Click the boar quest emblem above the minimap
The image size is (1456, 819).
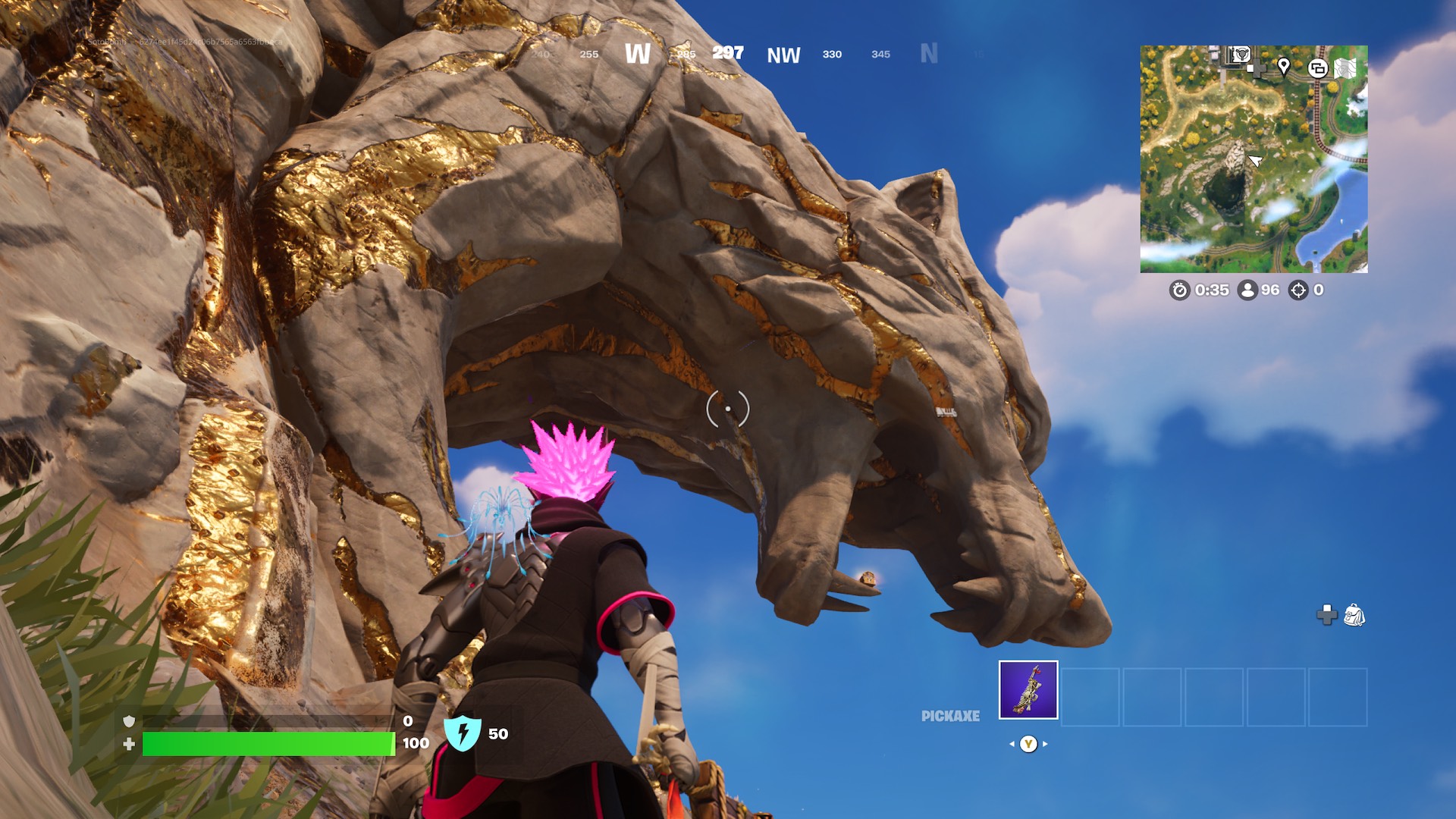(x=1241, y=55)
